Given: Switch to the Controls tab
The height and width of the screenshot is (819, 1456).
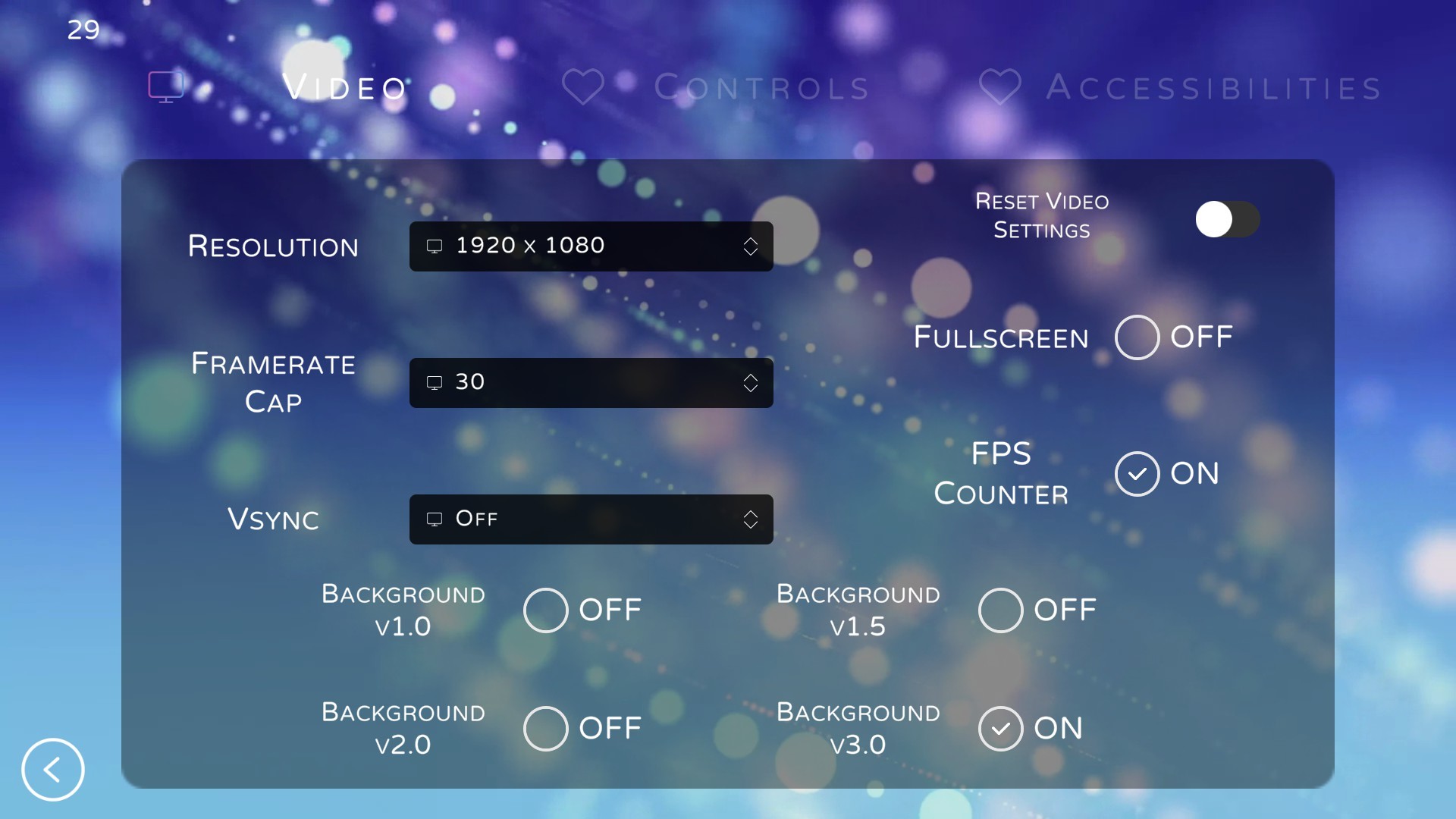Looking at the screenshot, I should pos(762,86).
